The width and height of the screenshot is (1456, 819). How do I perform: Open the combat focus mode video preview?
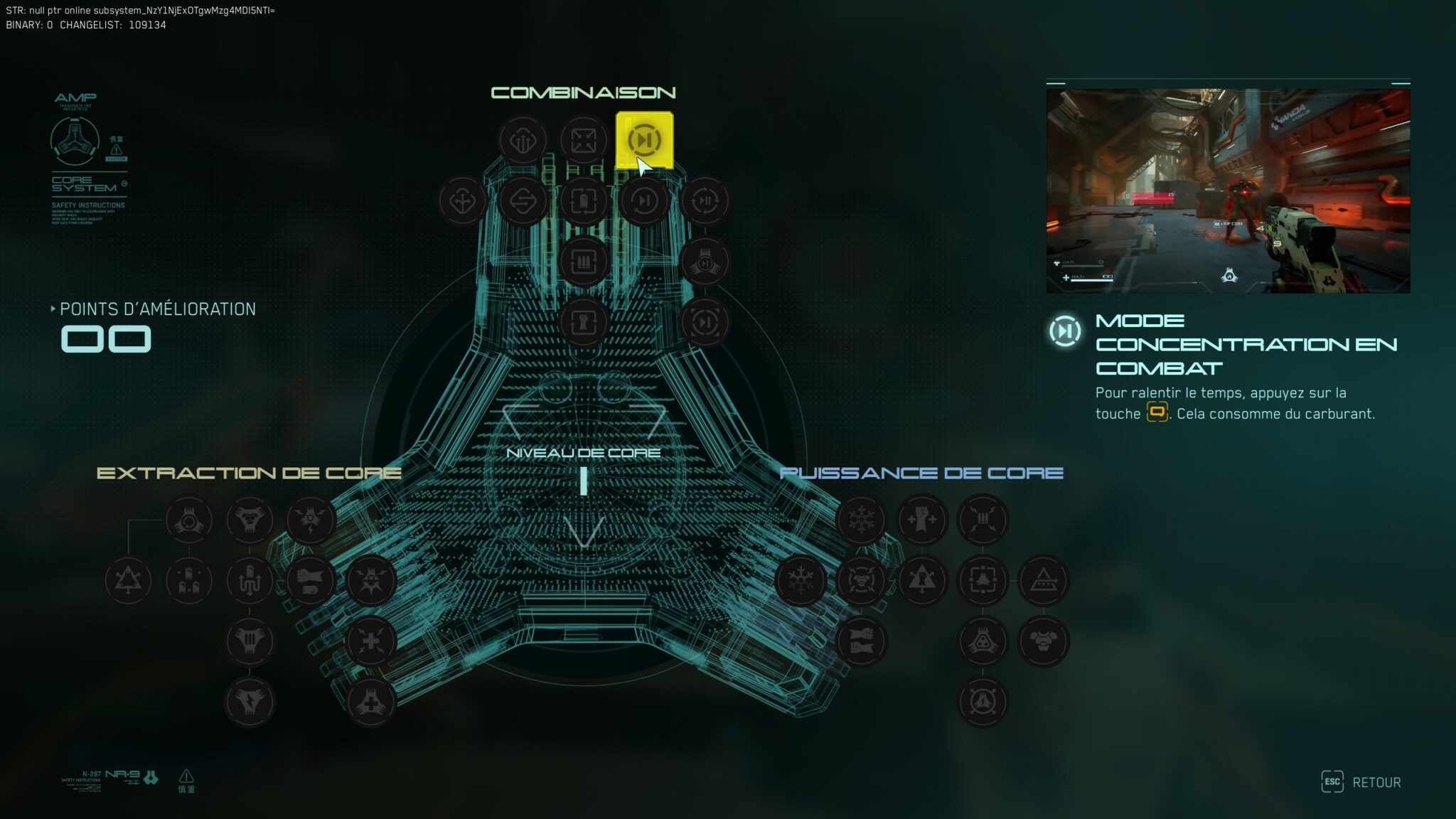point(1228,190)
